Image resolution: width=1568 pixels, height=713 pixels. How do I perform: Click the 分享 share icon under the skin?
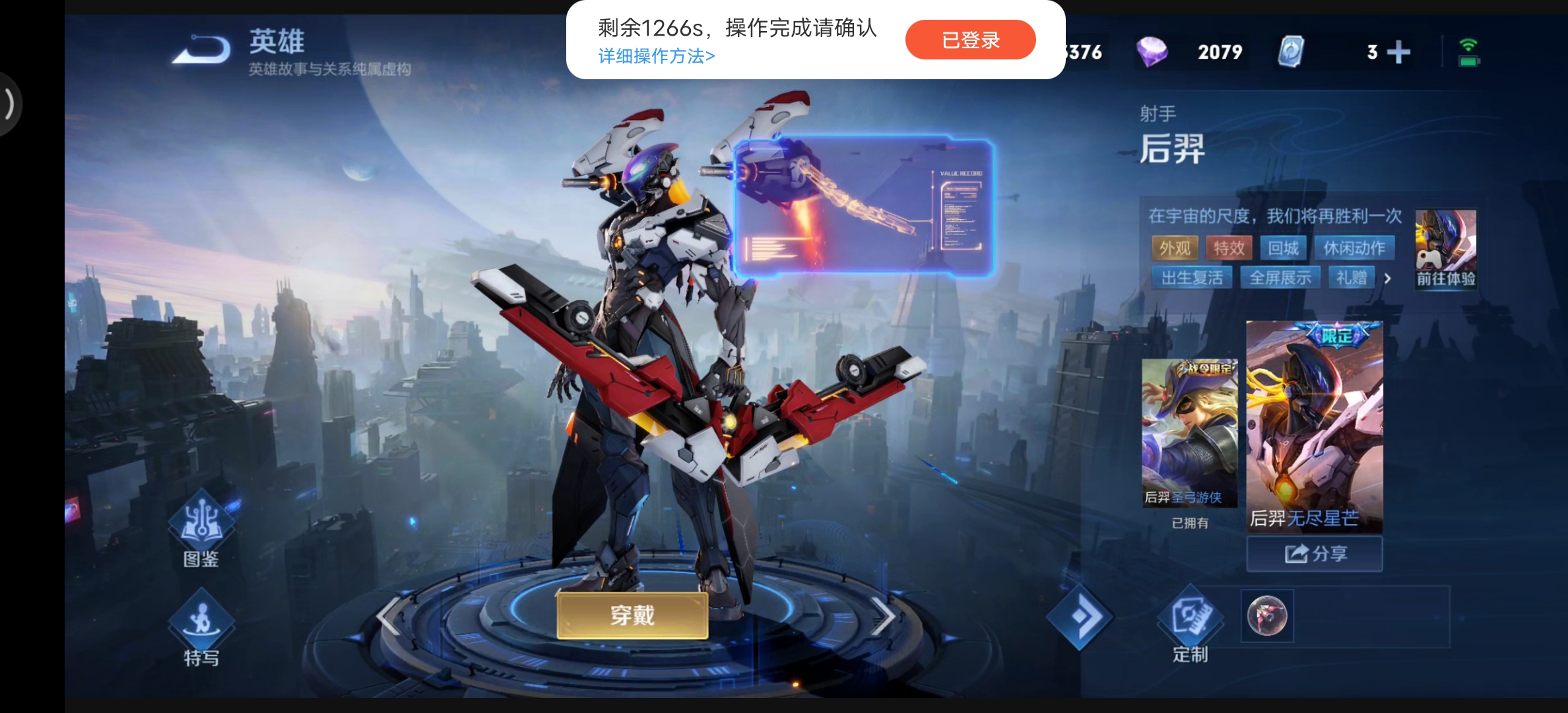[1313, 553]
